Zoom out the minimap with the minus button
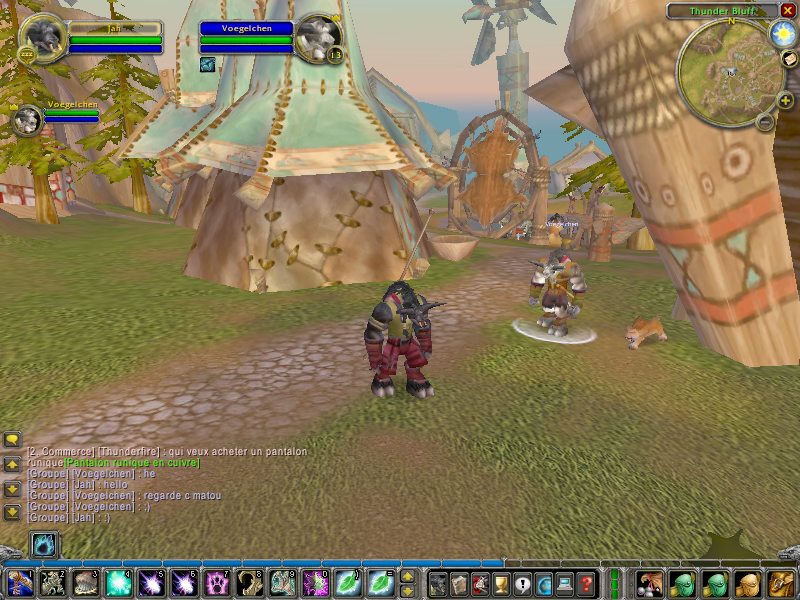Image resolution: width=800 pixels, height=600 pixels. pyautogui.click(x=764, y=122)
